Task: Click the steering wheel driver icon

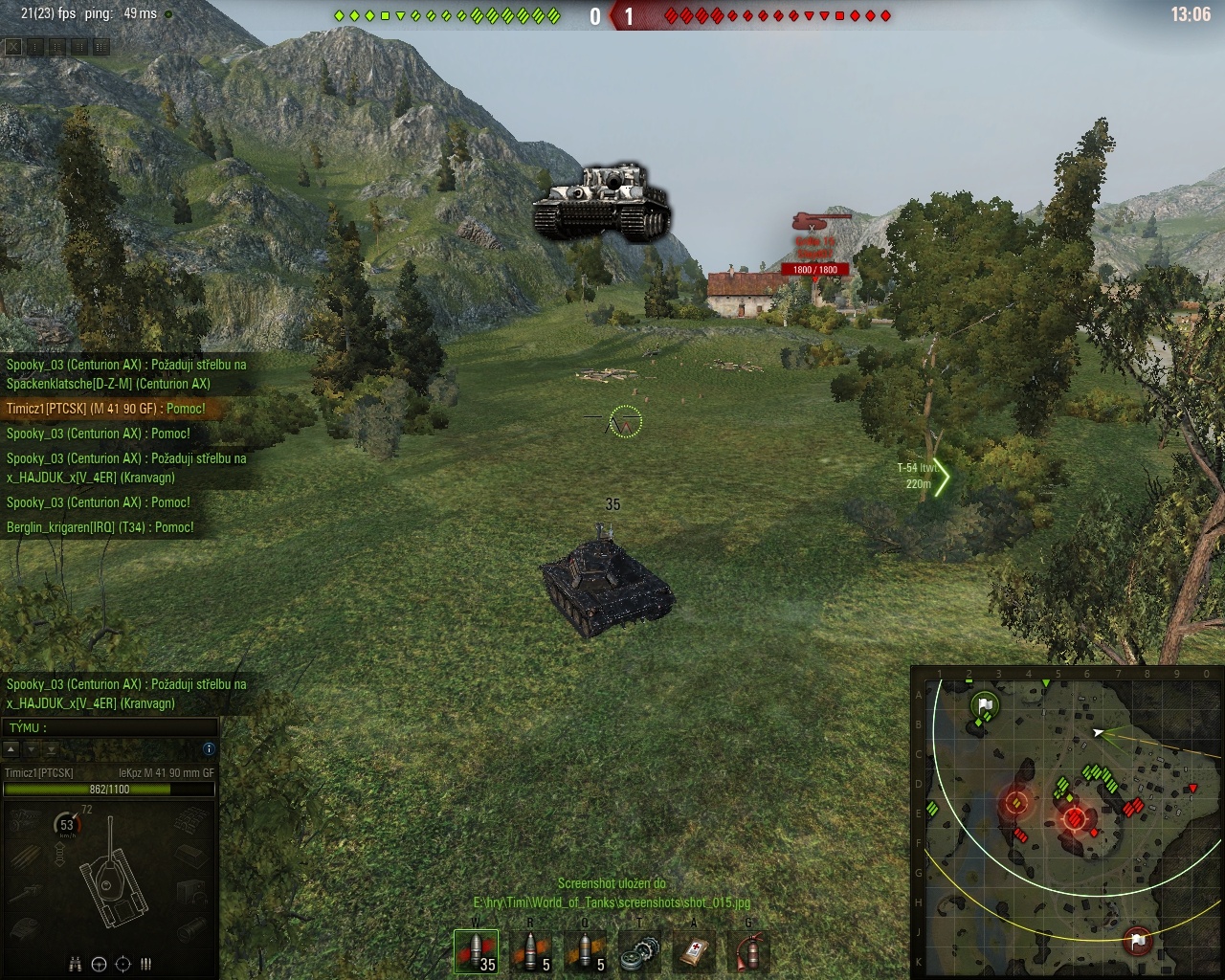Action: [99, 964]
